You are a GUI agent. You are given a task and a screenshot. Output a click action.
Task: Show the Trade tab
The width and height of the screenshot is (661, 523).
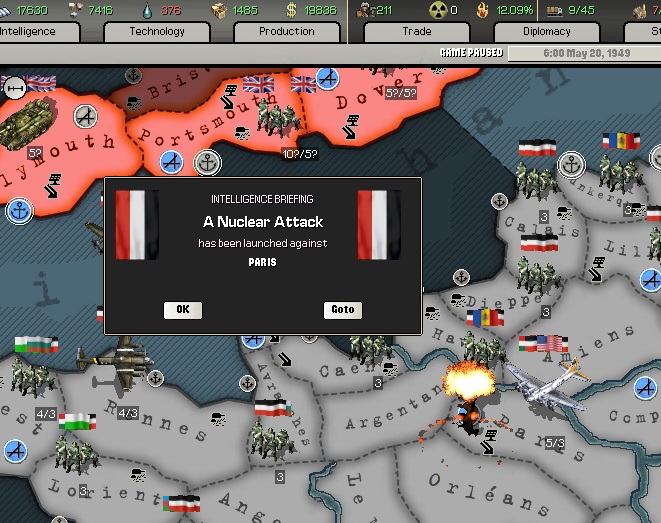click(417, 32)
